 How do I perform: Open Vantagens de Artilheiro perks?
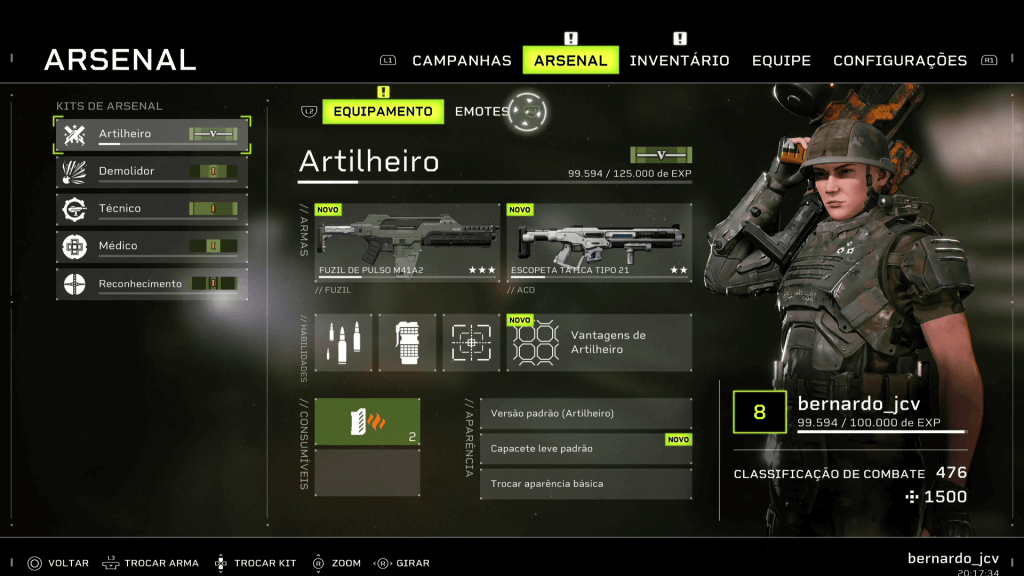click(598, 343)
